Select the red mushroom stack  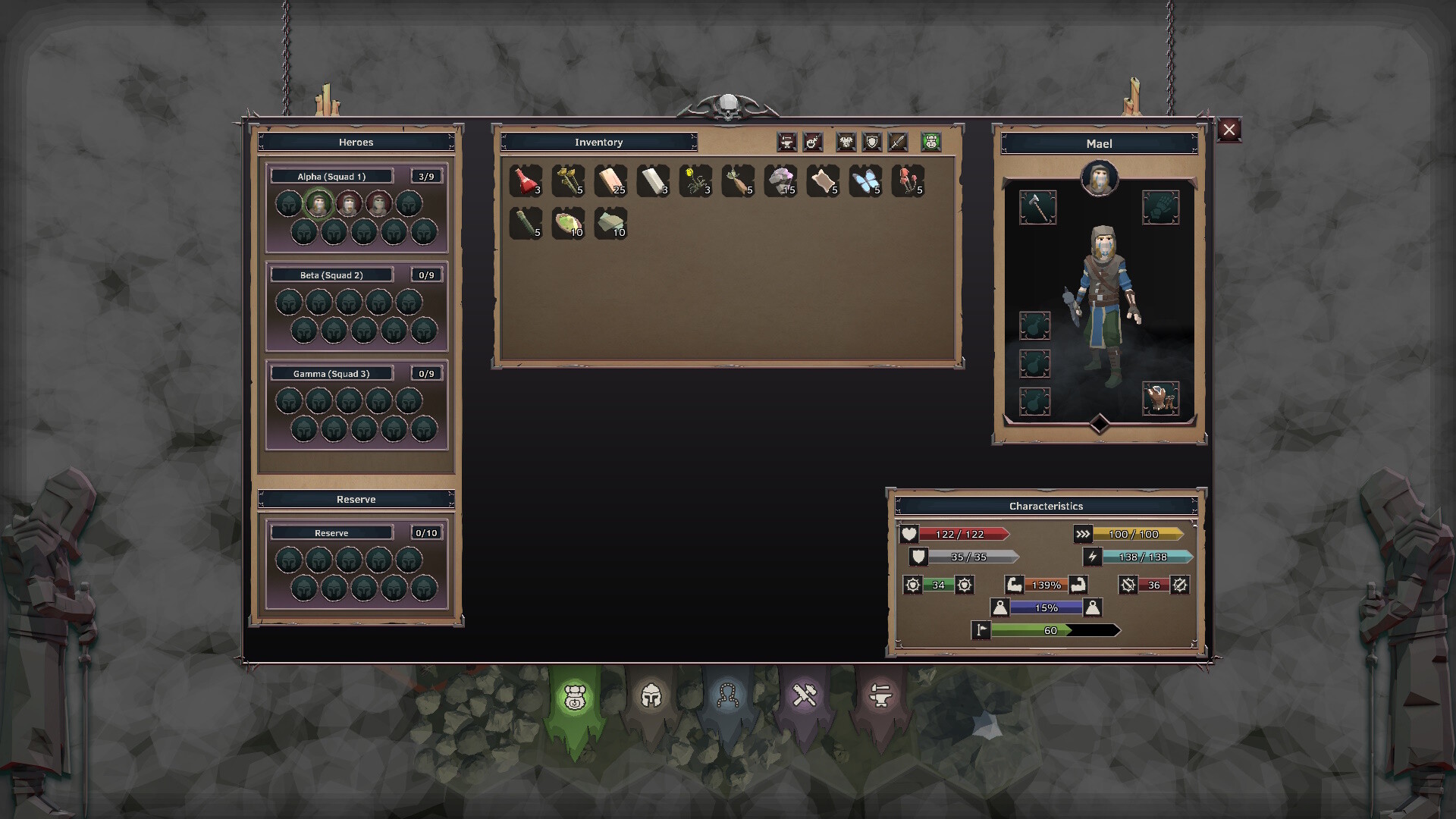pyautogui.click(x=908, y=181)
